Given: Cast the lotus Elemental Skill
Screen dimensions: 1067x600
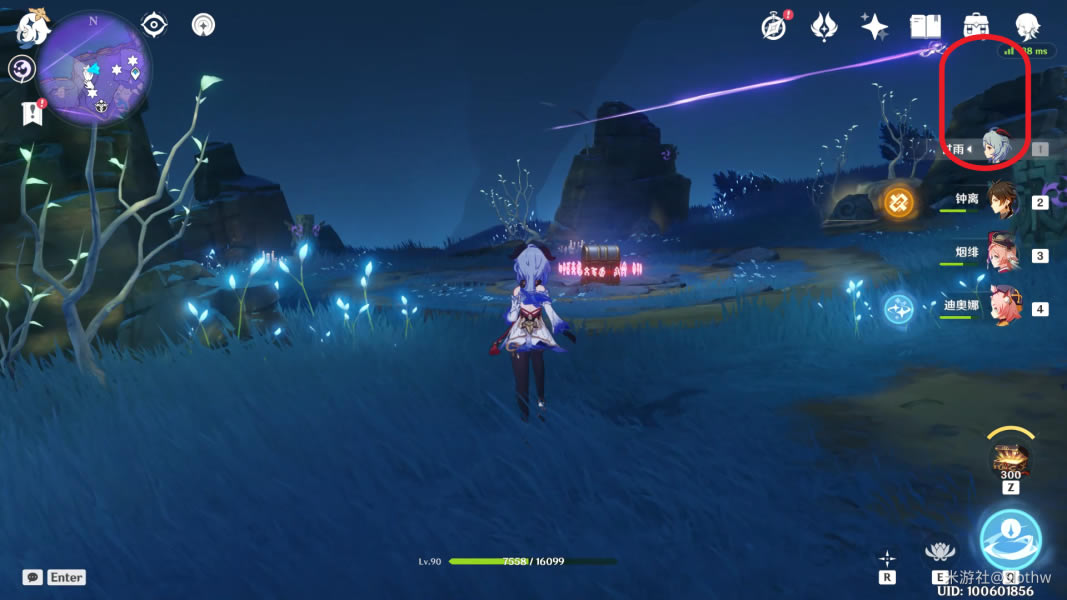Looking at the screenshot, I should (939, 551).
